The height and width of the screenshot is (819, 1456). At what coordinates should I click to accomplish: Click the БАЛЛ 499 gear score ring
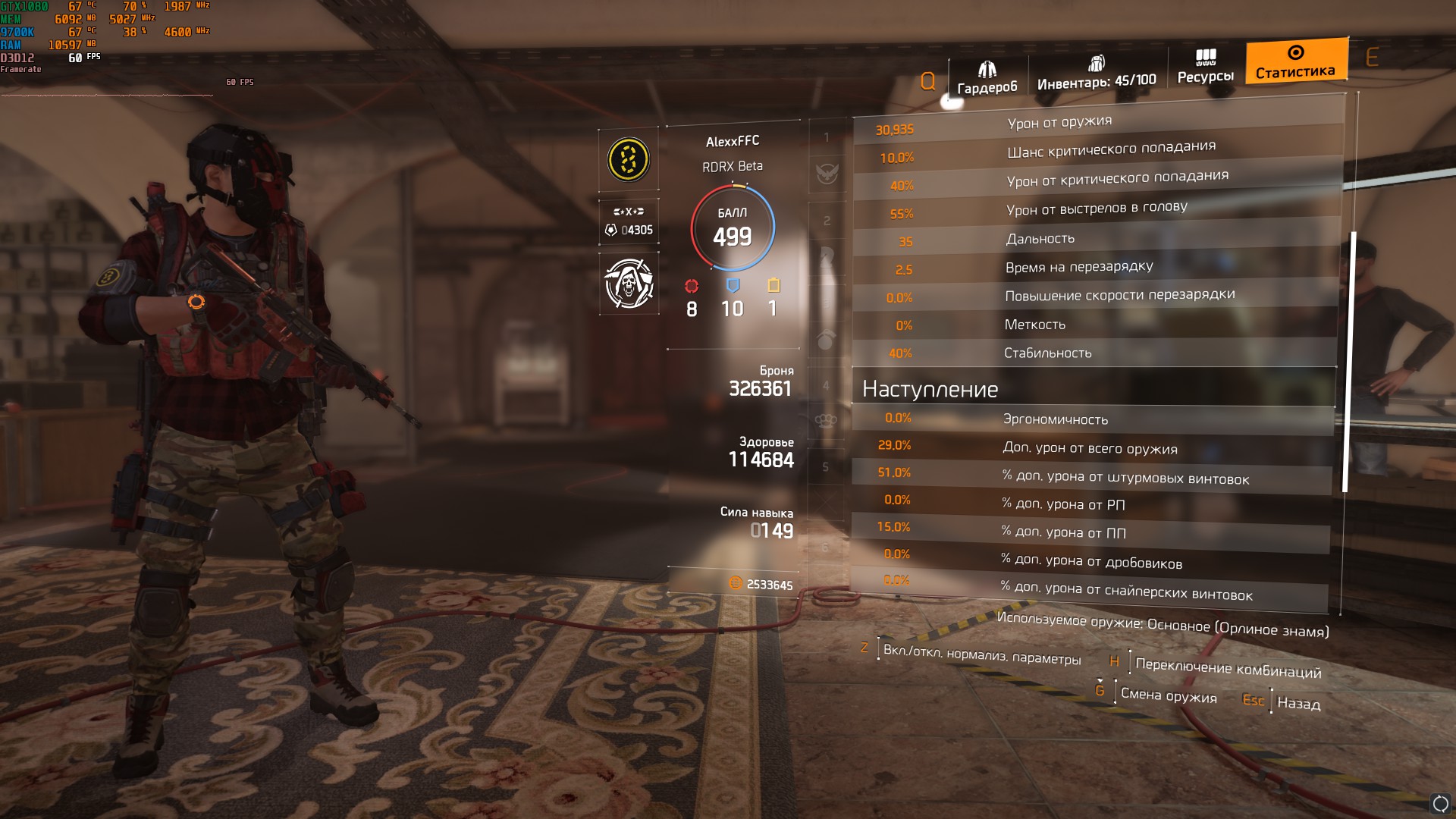pyautogui.click(x=732, y=228)
